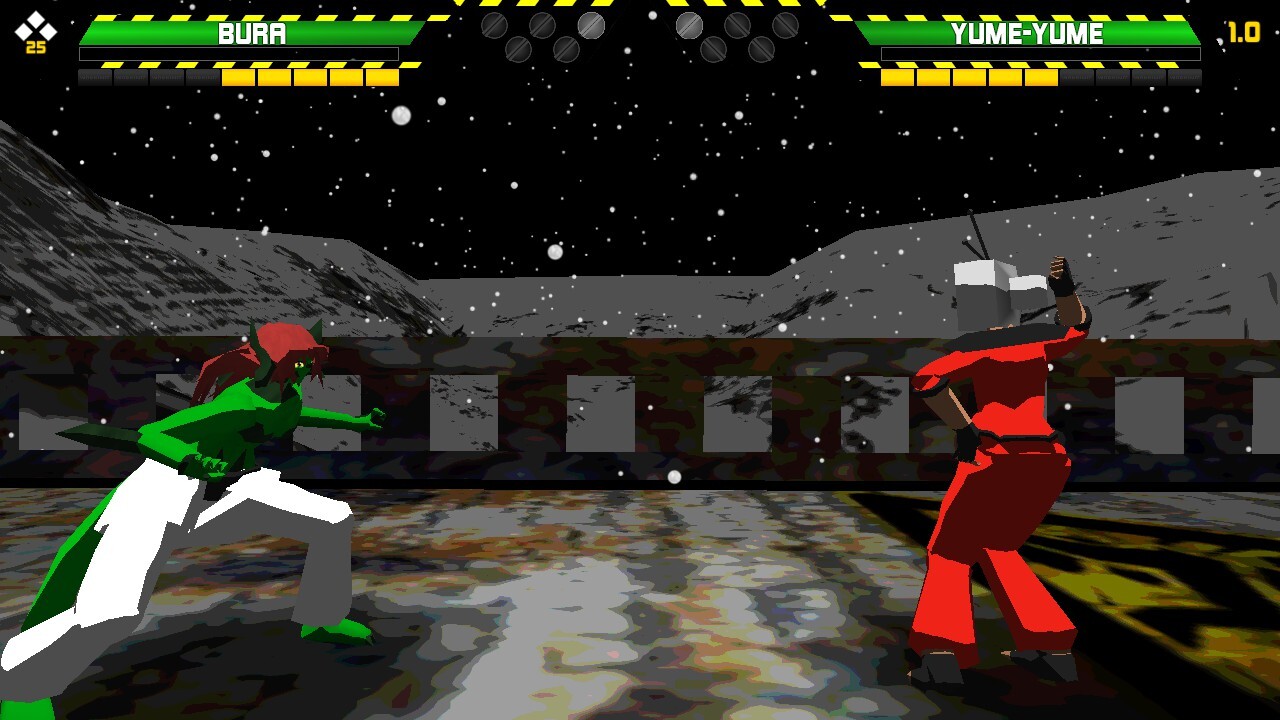Click the white diamond cluster emblem top-left
Image resolution: width=1280 pixels, height=720 pixels.
point(35,25)
